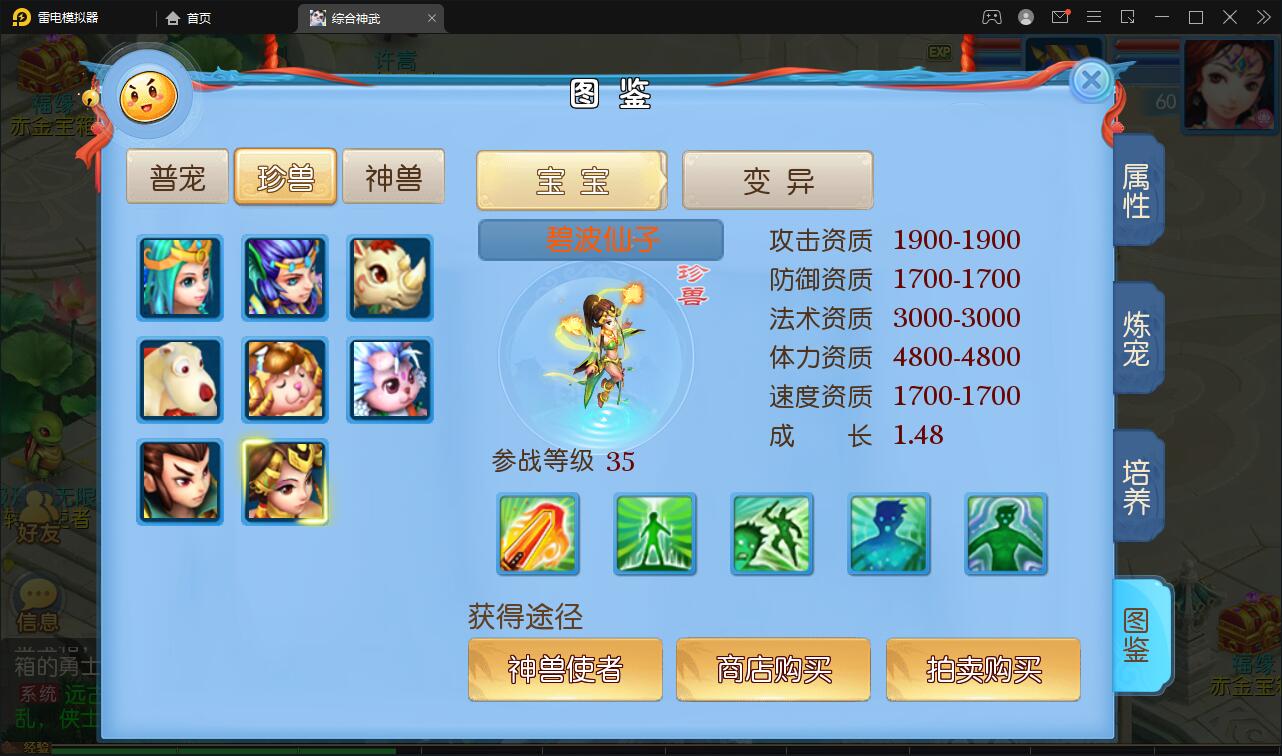Open the 属性 sidebar tab
Viewport: 1282px width, 756px height.
[x=1136, y=190]
